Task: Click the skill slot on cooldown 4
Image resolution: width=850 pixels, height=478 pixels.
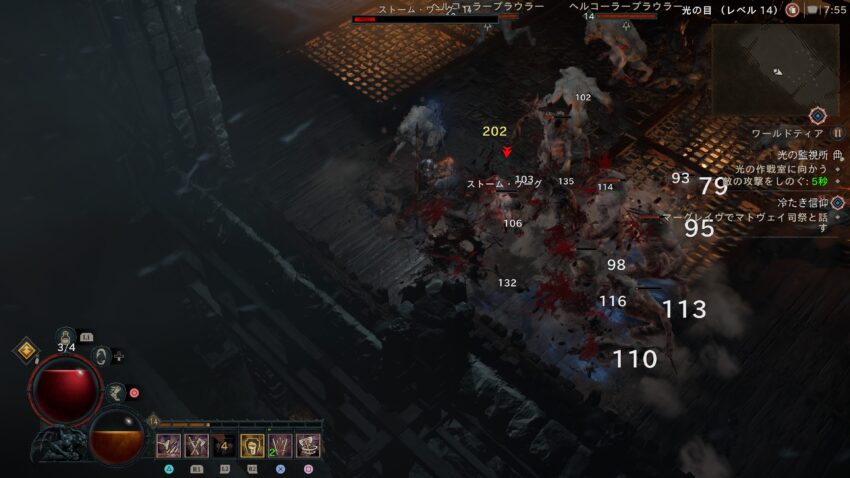Action: 224,446
